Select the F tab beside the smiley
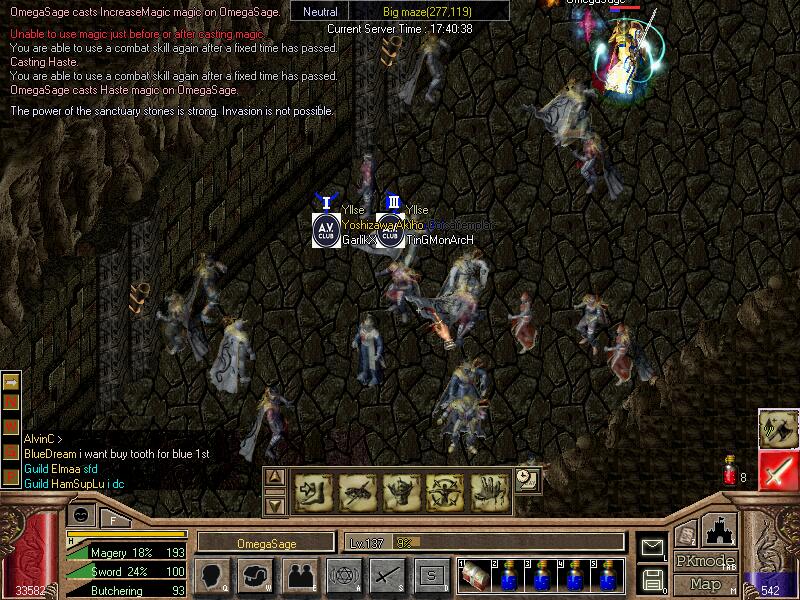Screen dimensions: 800x600 pyautogui.click(x=115, y=518)
